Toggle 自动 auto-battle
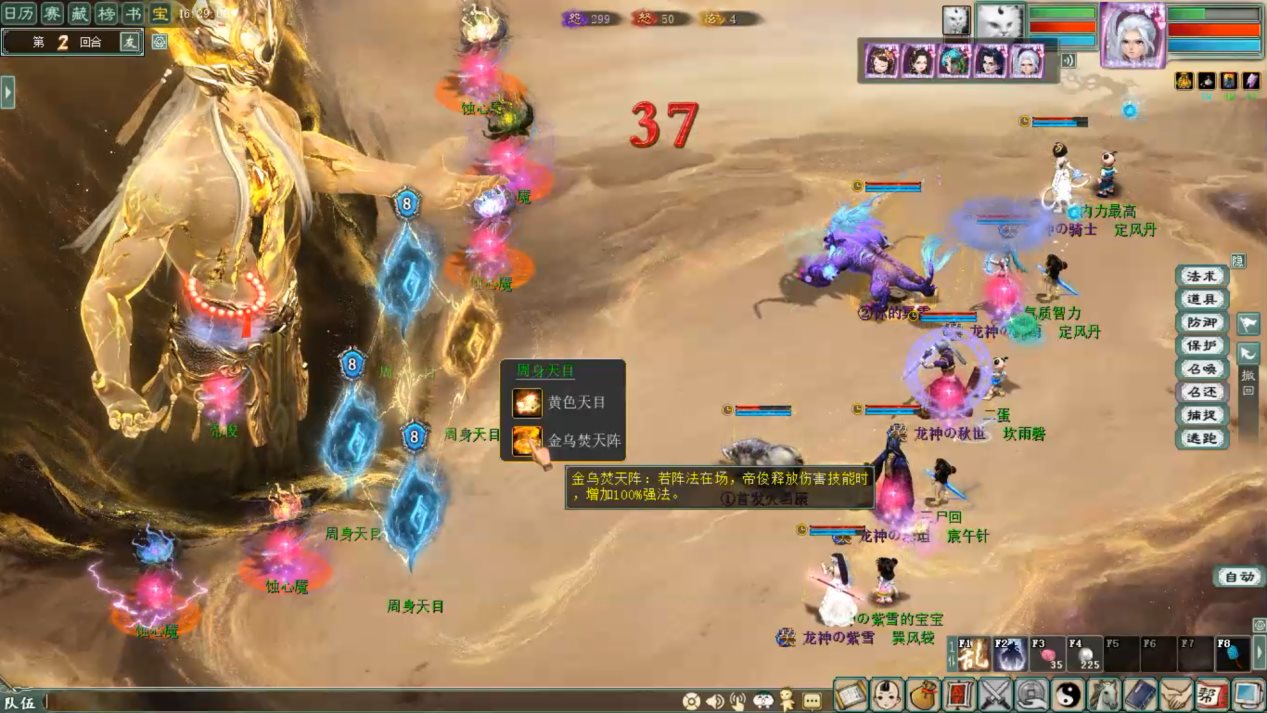Image resolution: width=1267 pixels, height=713 pixels. 1239,577
